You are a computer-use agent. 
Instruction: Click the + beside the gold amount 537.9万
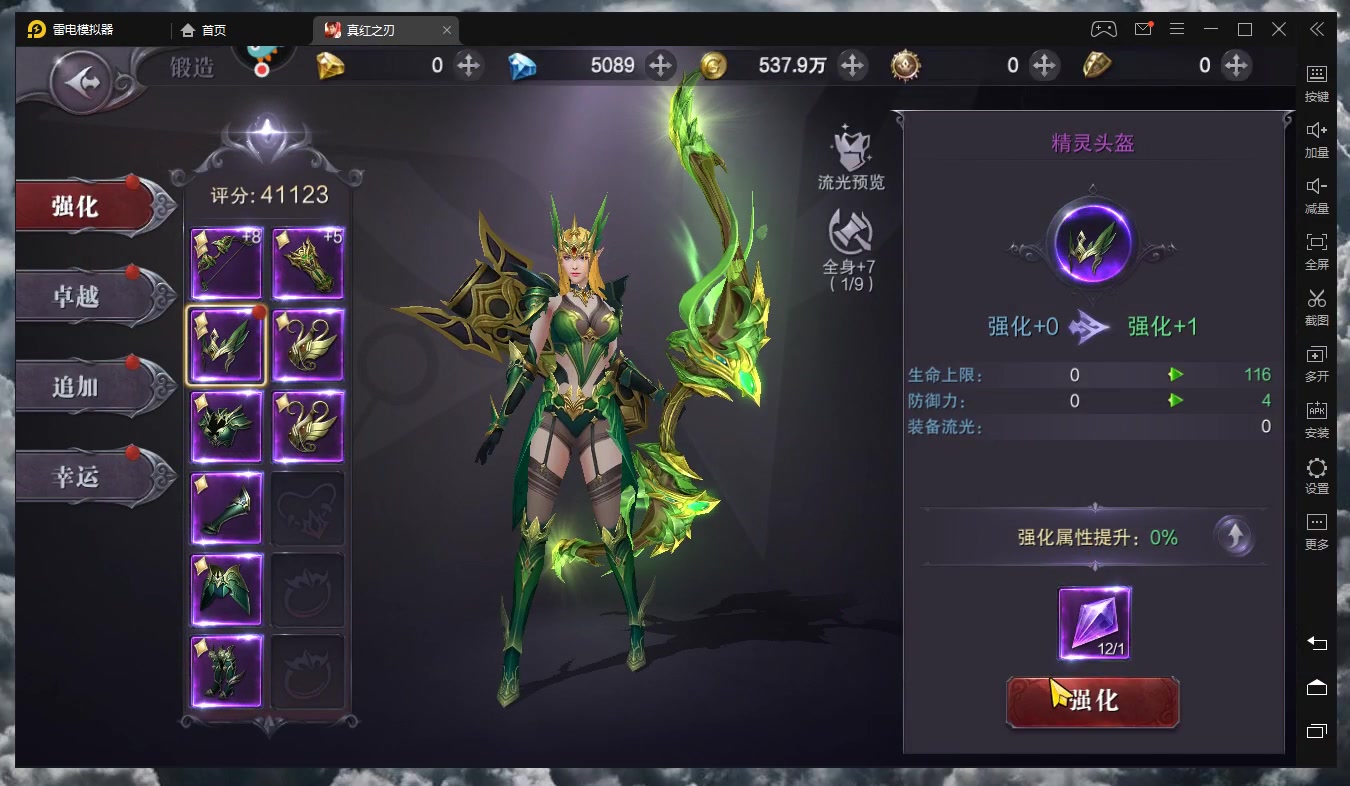click(851, 65)
